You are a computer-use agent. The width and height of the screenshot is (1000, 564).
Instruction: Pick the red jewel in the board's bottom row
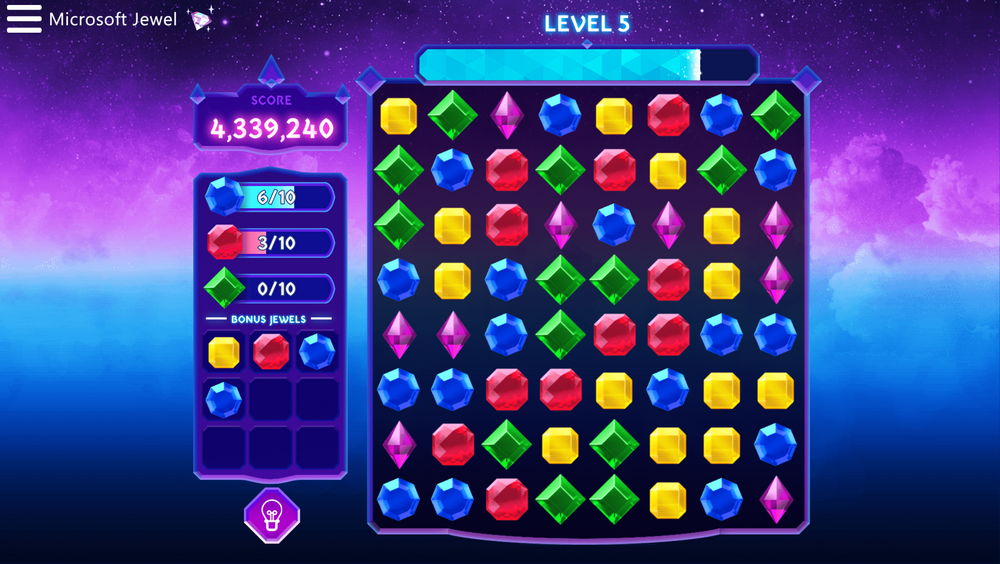(x=506, y=498)
